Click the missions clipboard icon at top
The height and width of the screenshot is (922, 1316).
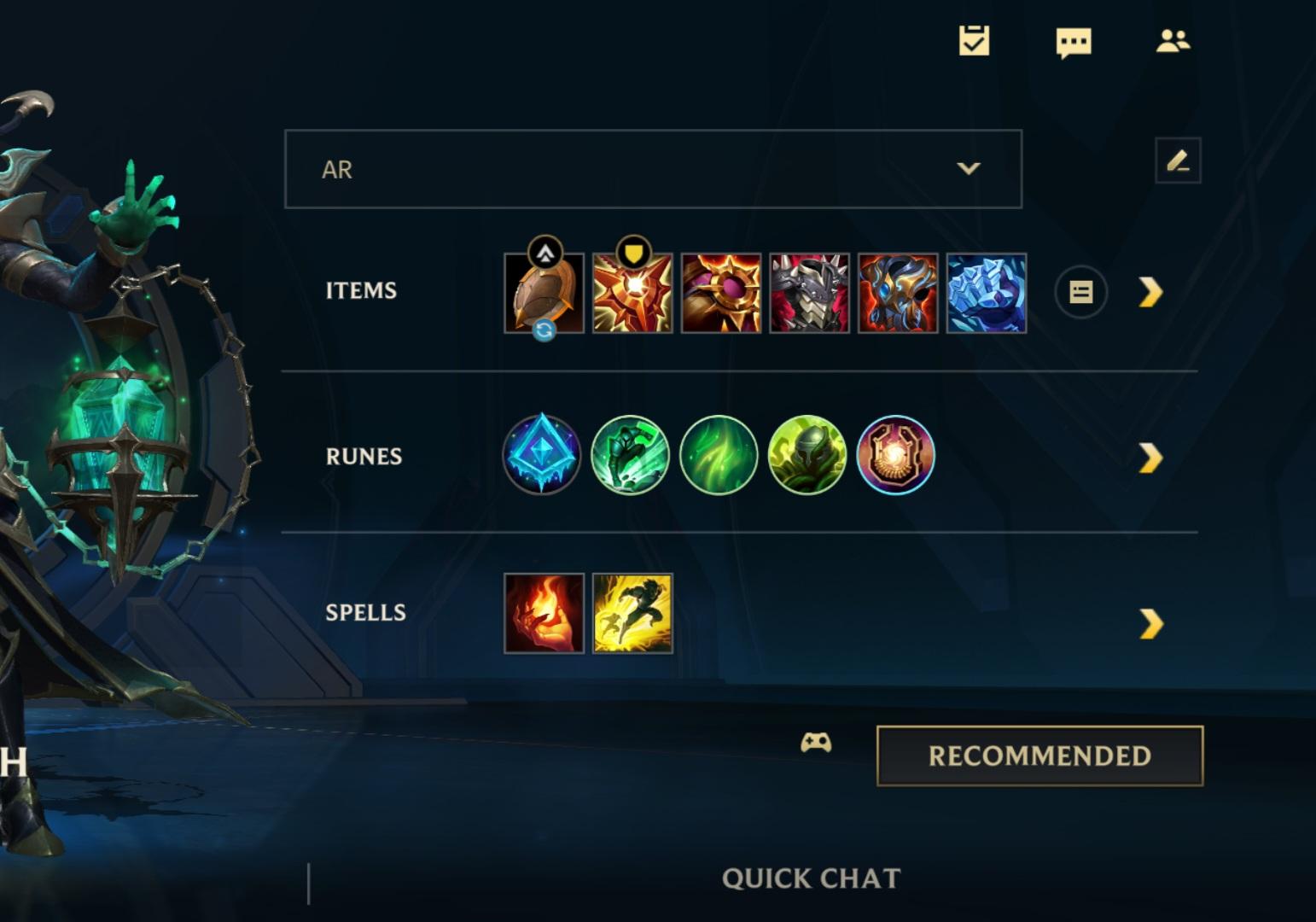[x=975, y=40]
